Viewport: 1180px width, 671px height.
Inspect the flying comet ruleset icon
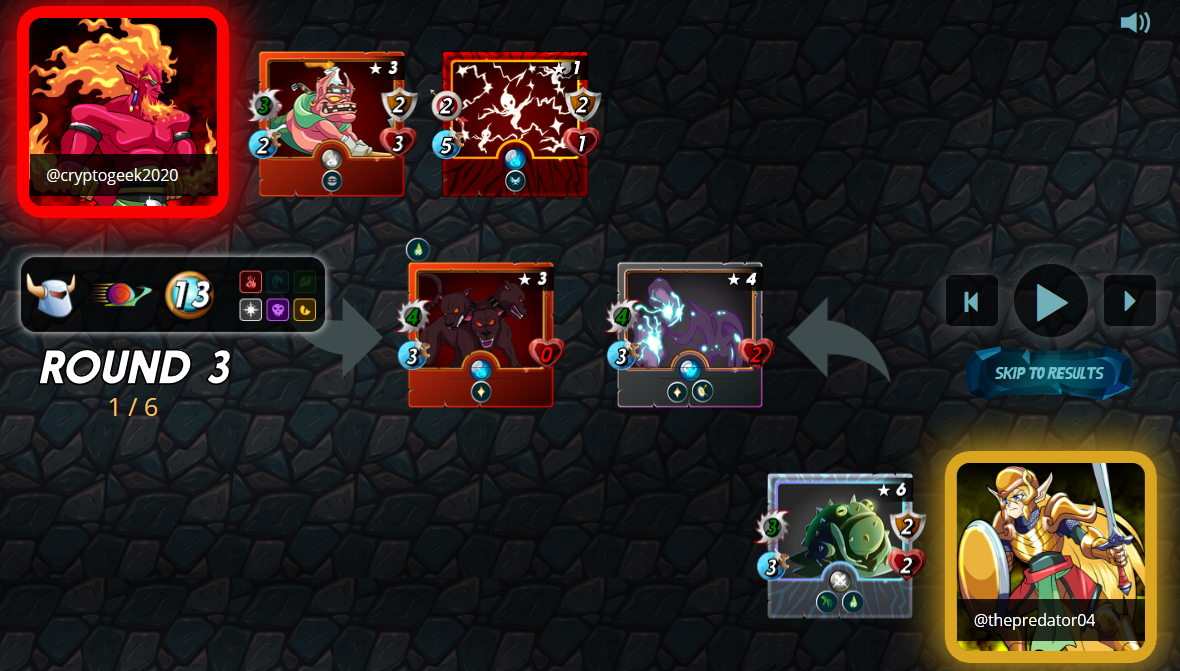pyautogui.click(x=121, y=295)
